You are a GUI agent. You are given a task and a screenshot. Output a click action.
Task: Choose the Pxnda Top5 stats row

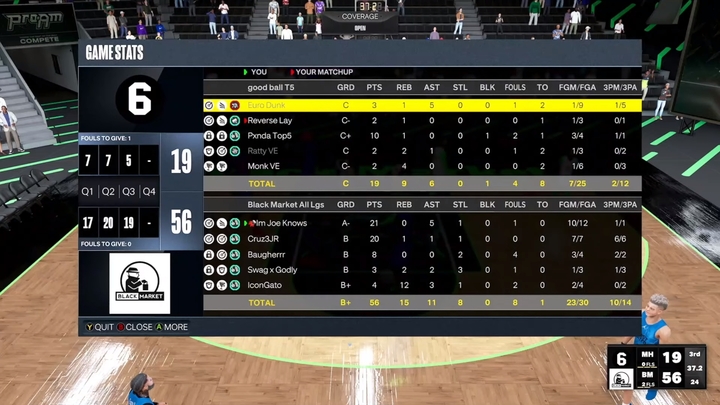point(420,135)
